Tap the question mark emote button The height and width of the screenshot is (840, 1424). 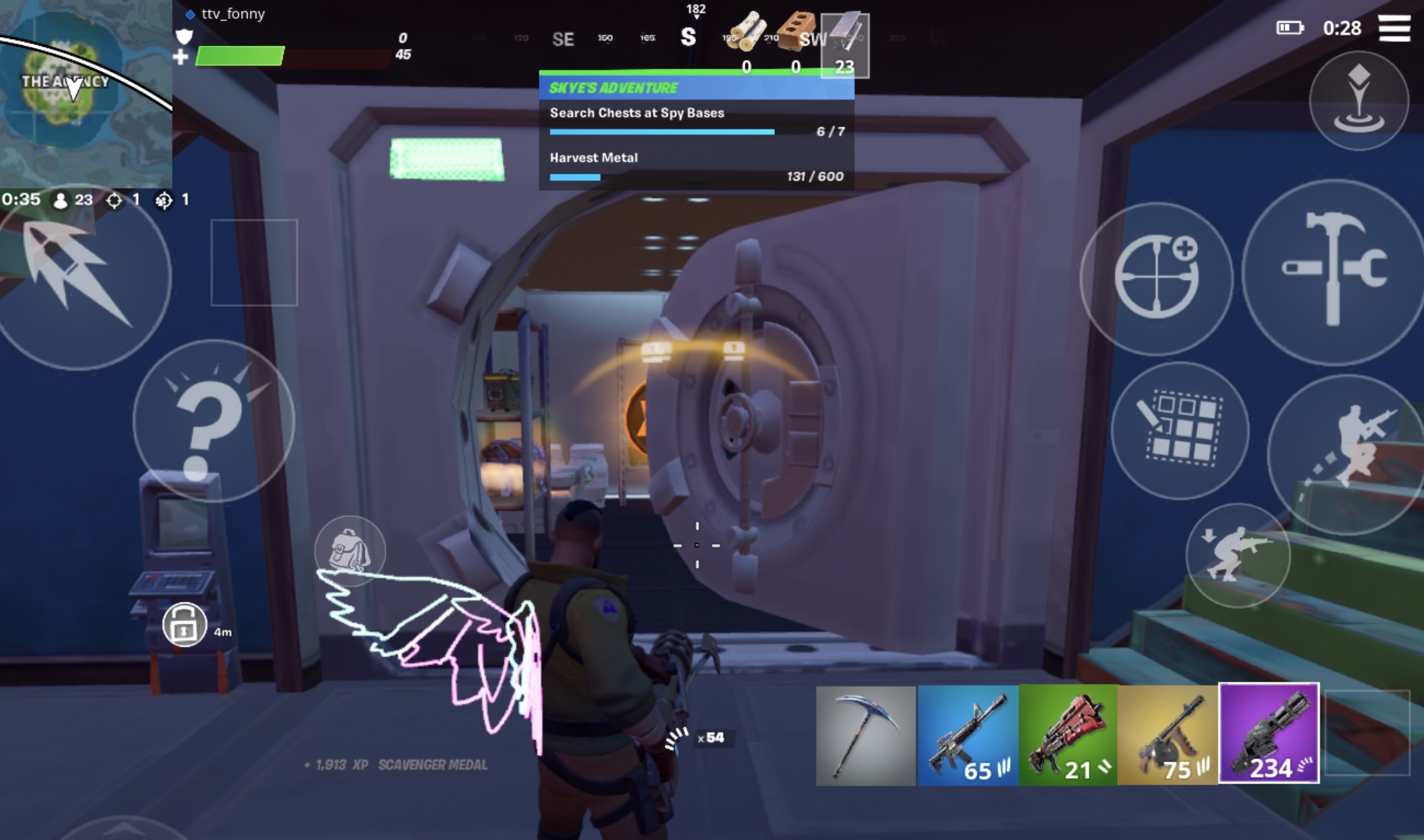coord(213,422)
